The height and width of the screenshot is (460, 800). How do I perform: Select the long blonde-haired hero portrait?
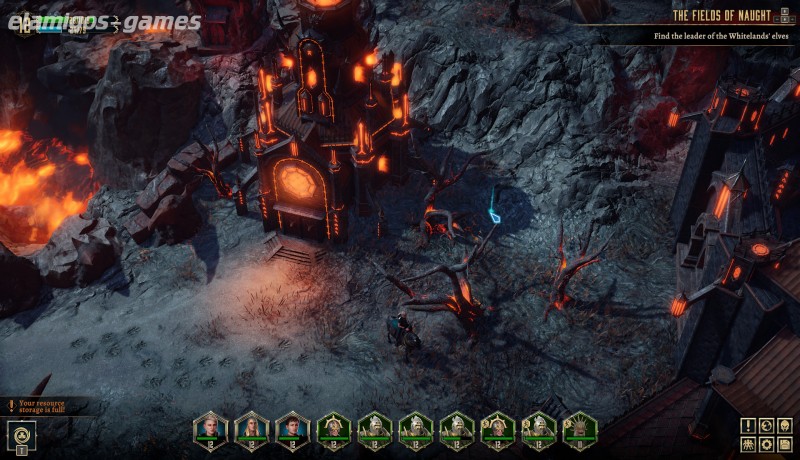coord(251,428)
